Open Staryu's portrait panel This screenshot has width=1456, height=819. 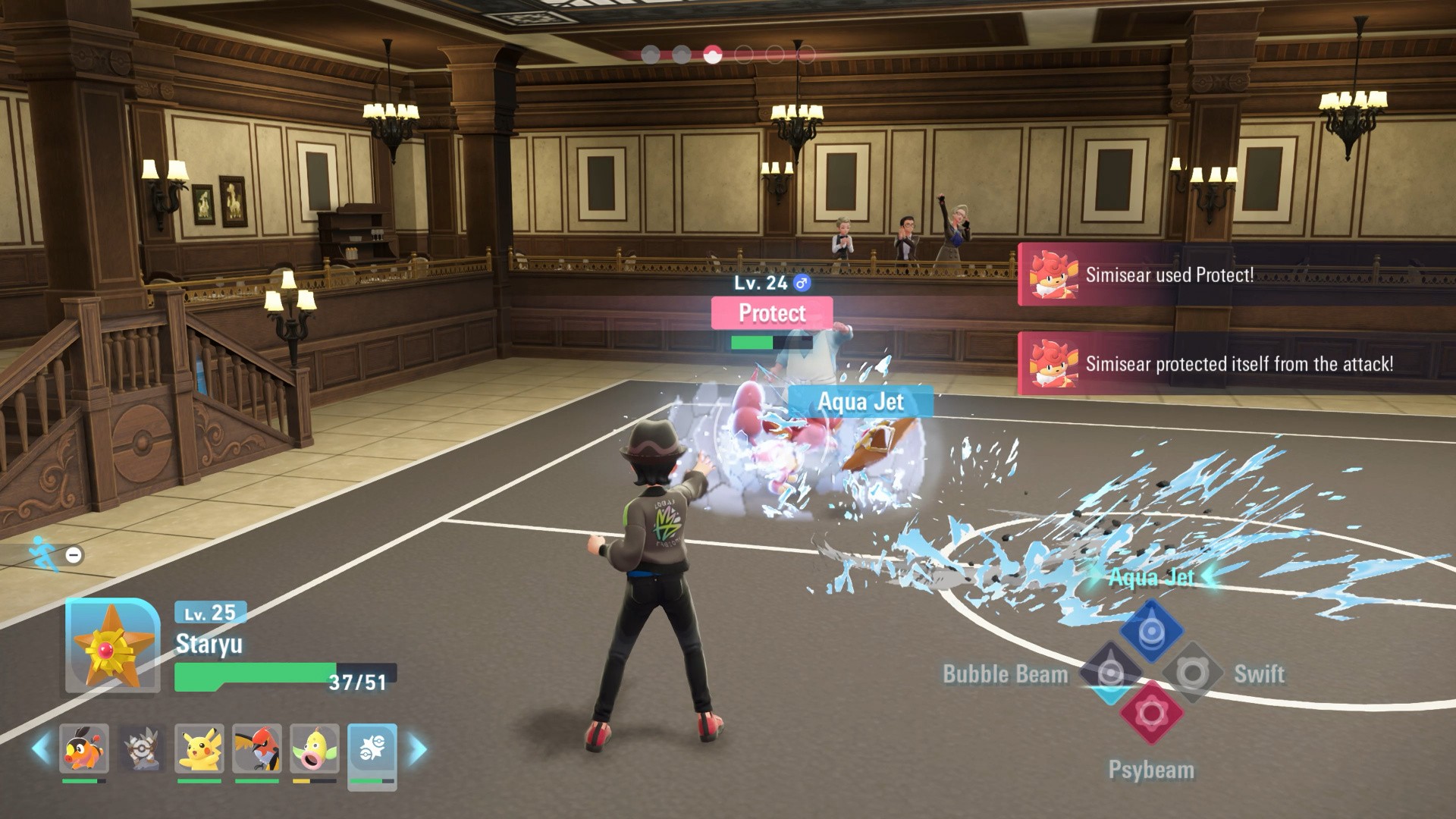[x=112, y=646]
